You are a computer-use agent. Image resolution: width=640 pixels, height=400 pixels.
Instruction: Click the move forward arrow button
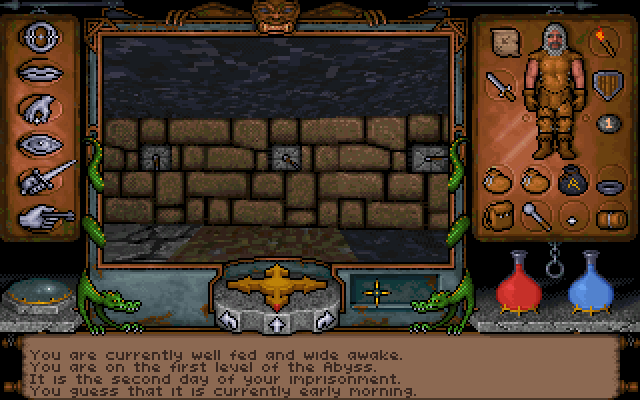click(x=273, y=322)
